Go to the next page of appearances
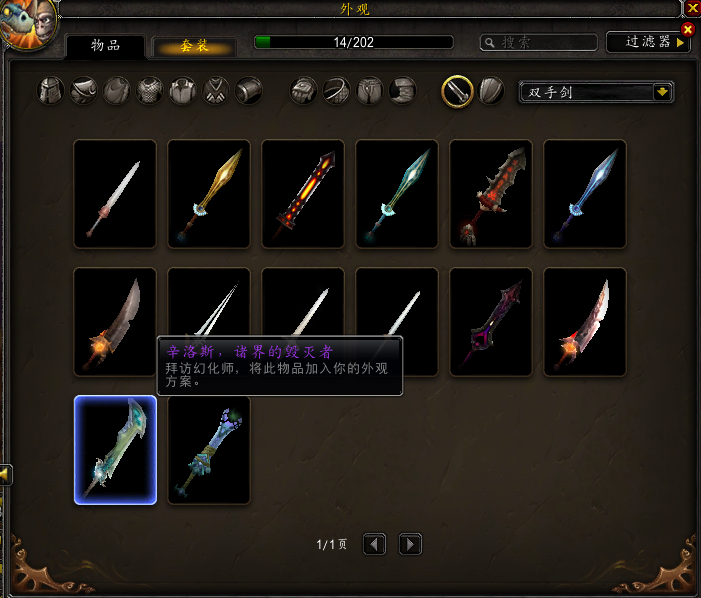Screen dimensions: 701x598 click(410, 544)
